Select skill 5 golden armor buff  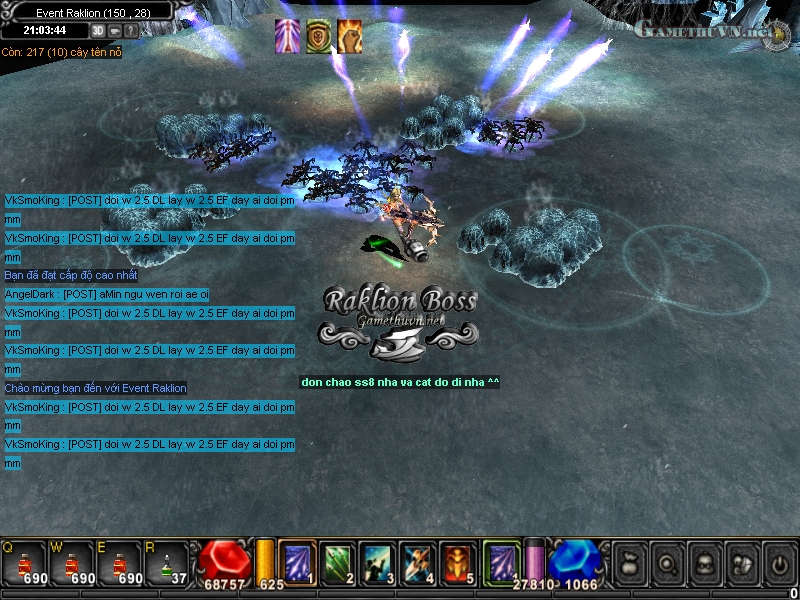click(458, 561)
